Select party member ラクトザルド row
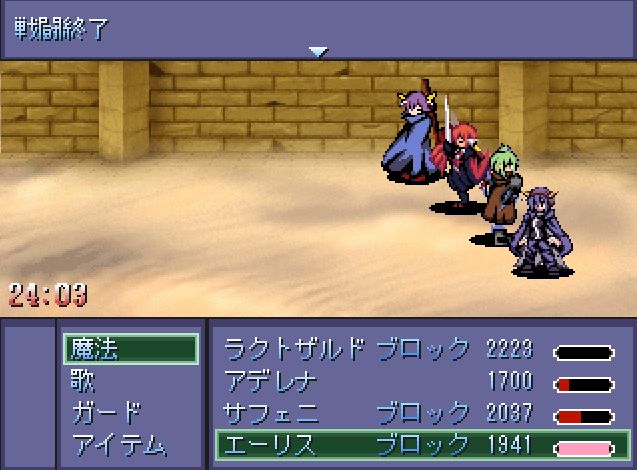 [420, 350]
